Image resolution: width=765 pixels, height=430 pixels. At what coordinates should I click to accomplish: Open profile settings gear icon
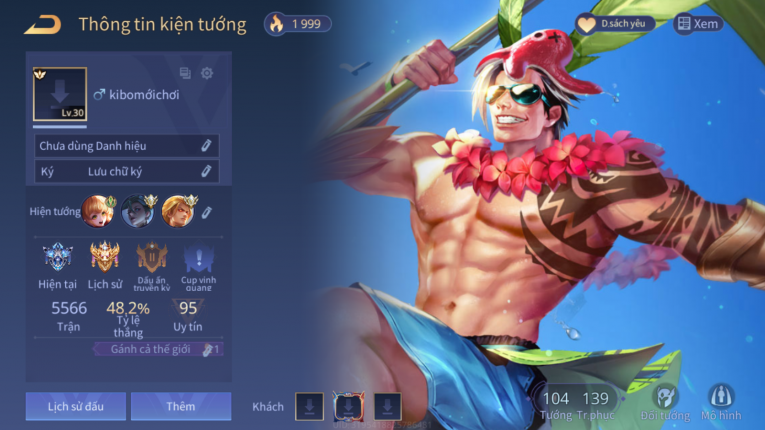coord(207,73)
